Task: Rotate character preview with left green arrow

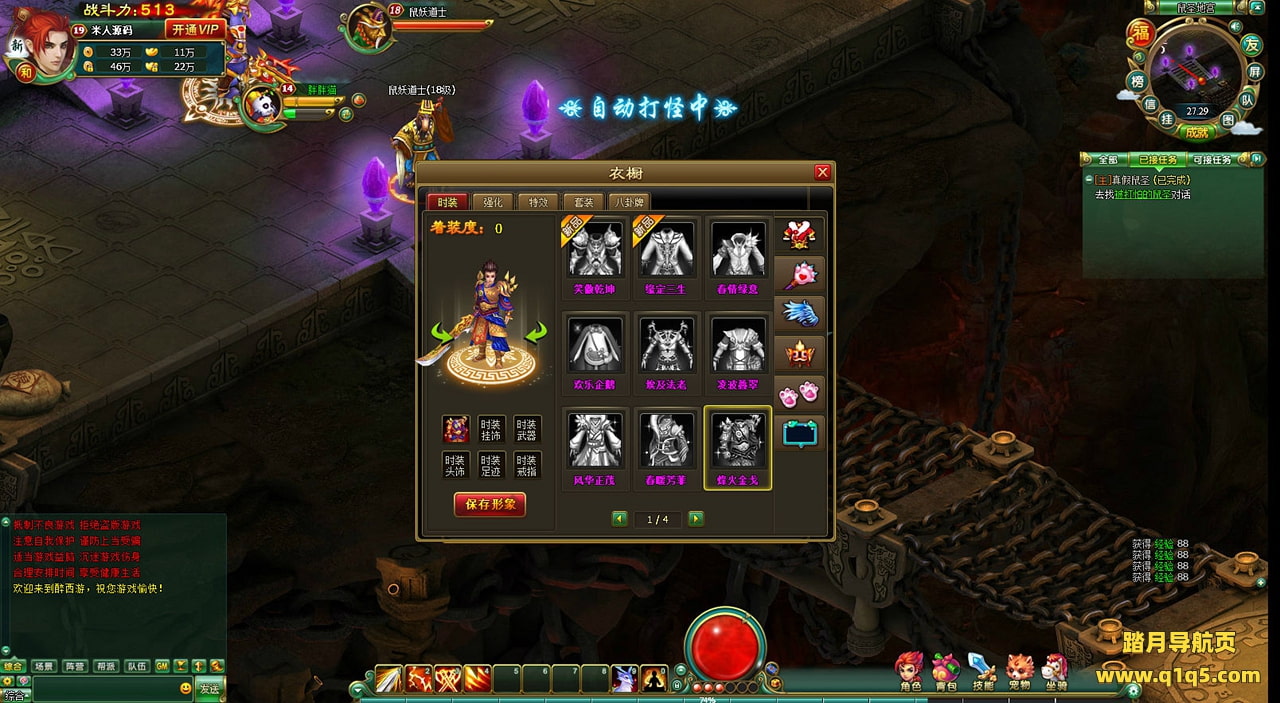Action: click(440, 332)
